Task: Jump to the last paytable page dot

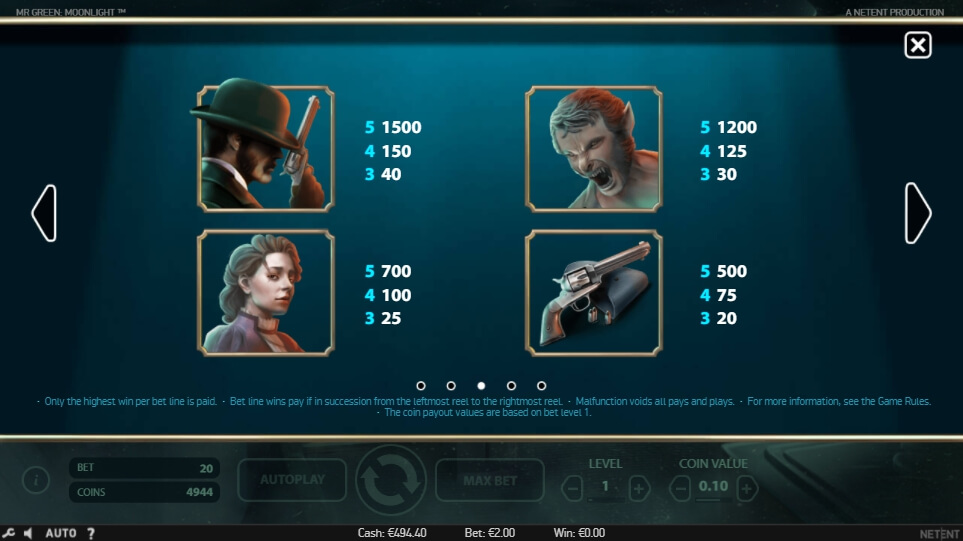Action: 541,385
